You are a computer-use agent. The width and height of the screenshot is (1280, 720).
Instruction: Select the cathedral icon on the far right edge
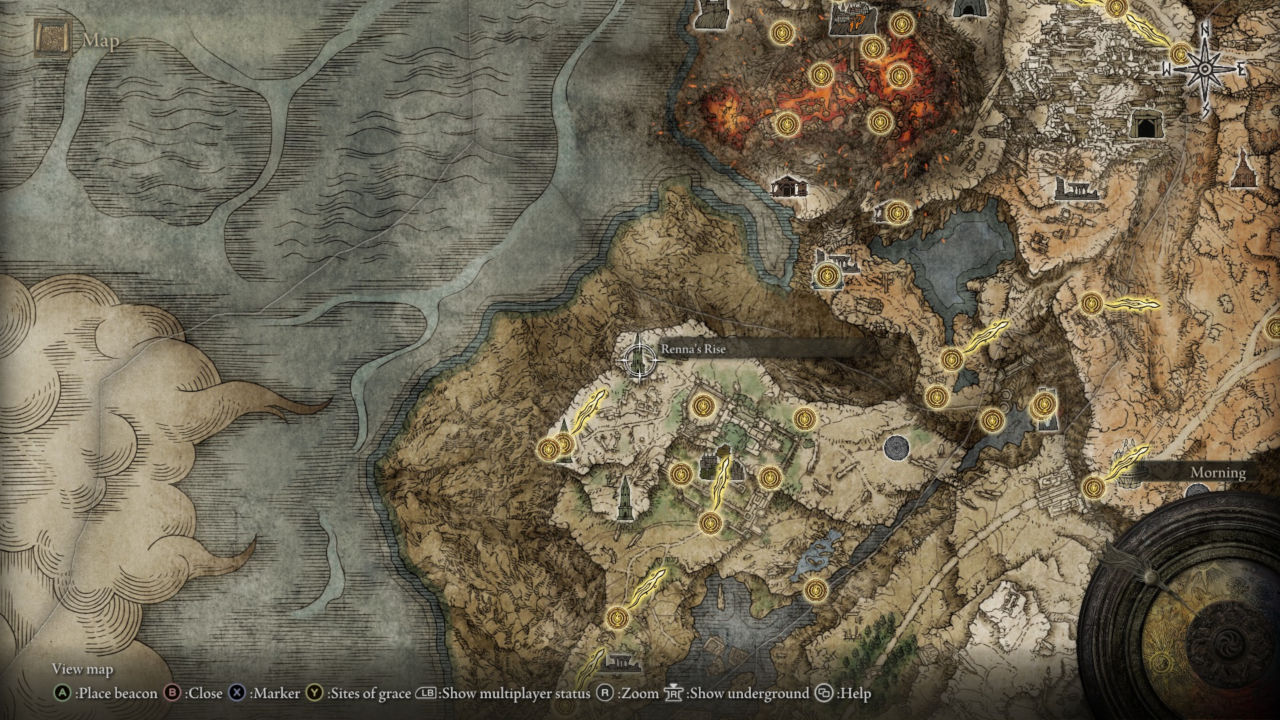pyautogui.click(x=1244, y=167)
